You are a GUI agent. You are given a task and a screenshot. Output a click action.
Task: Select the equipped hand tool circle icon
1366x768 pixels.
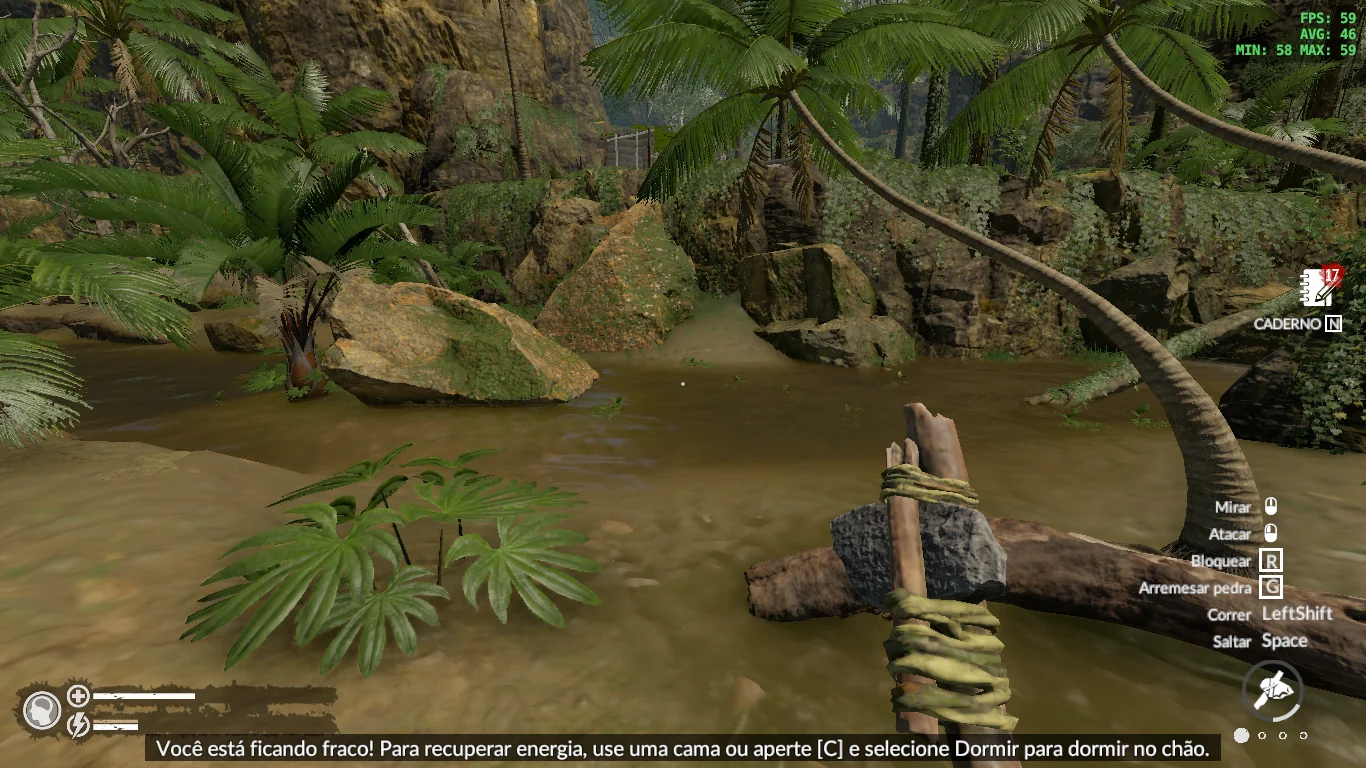[1272, 690]
